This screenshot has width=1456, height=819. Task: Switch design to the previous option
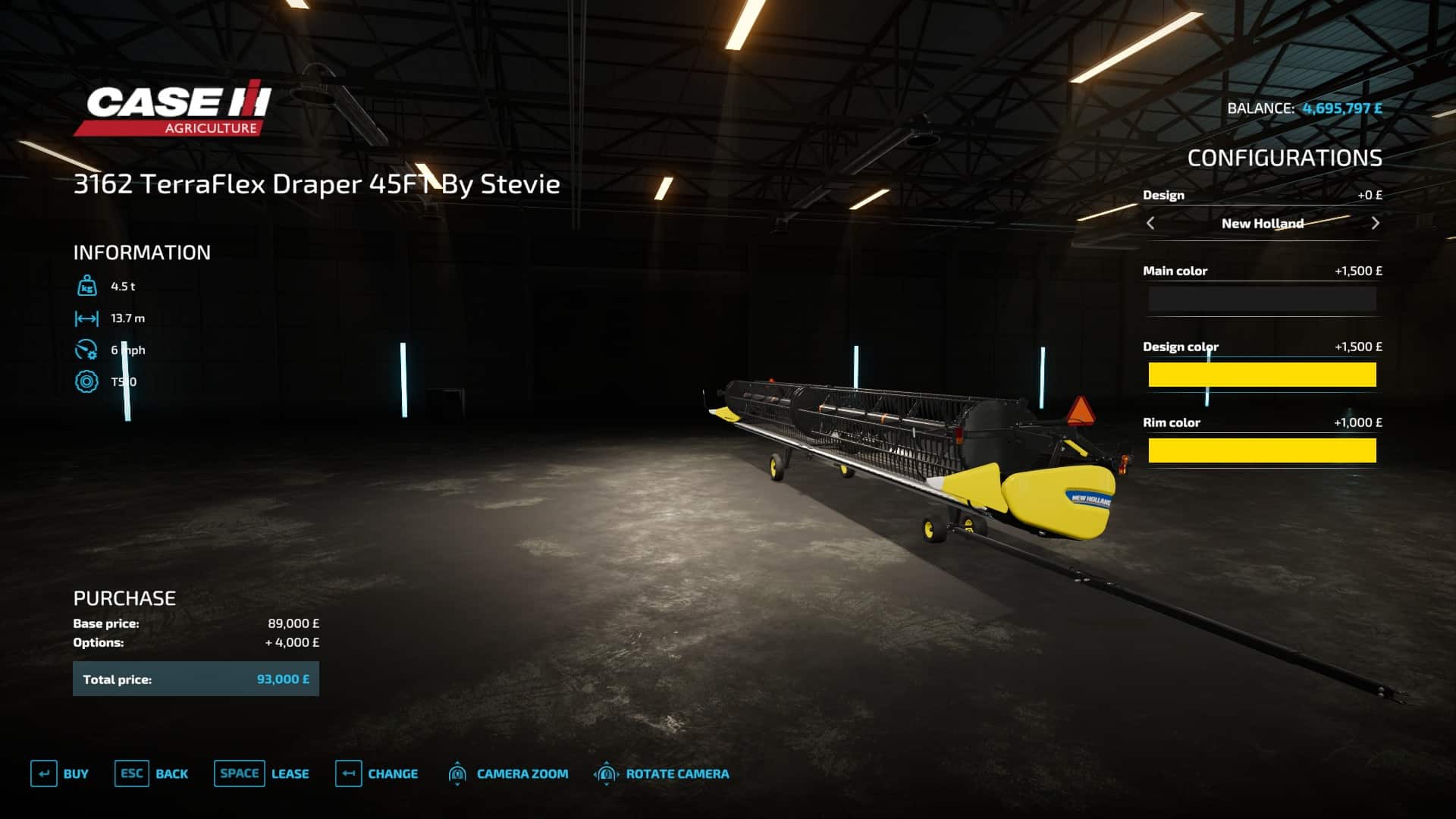tap(1150, 223)
